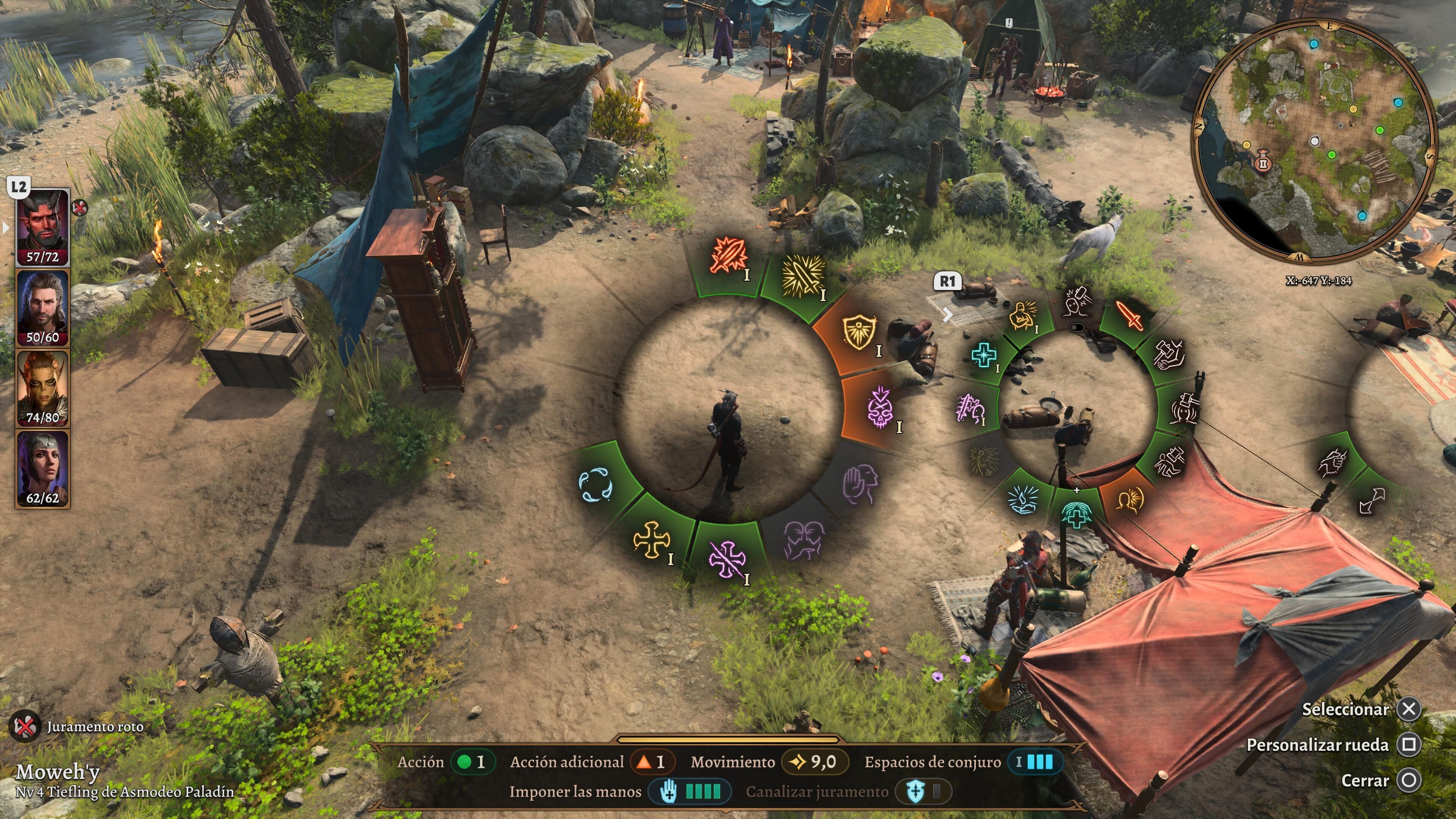Use the cyan cross icon on small wheel
The image size is (1456, 819).
[984, 355]
